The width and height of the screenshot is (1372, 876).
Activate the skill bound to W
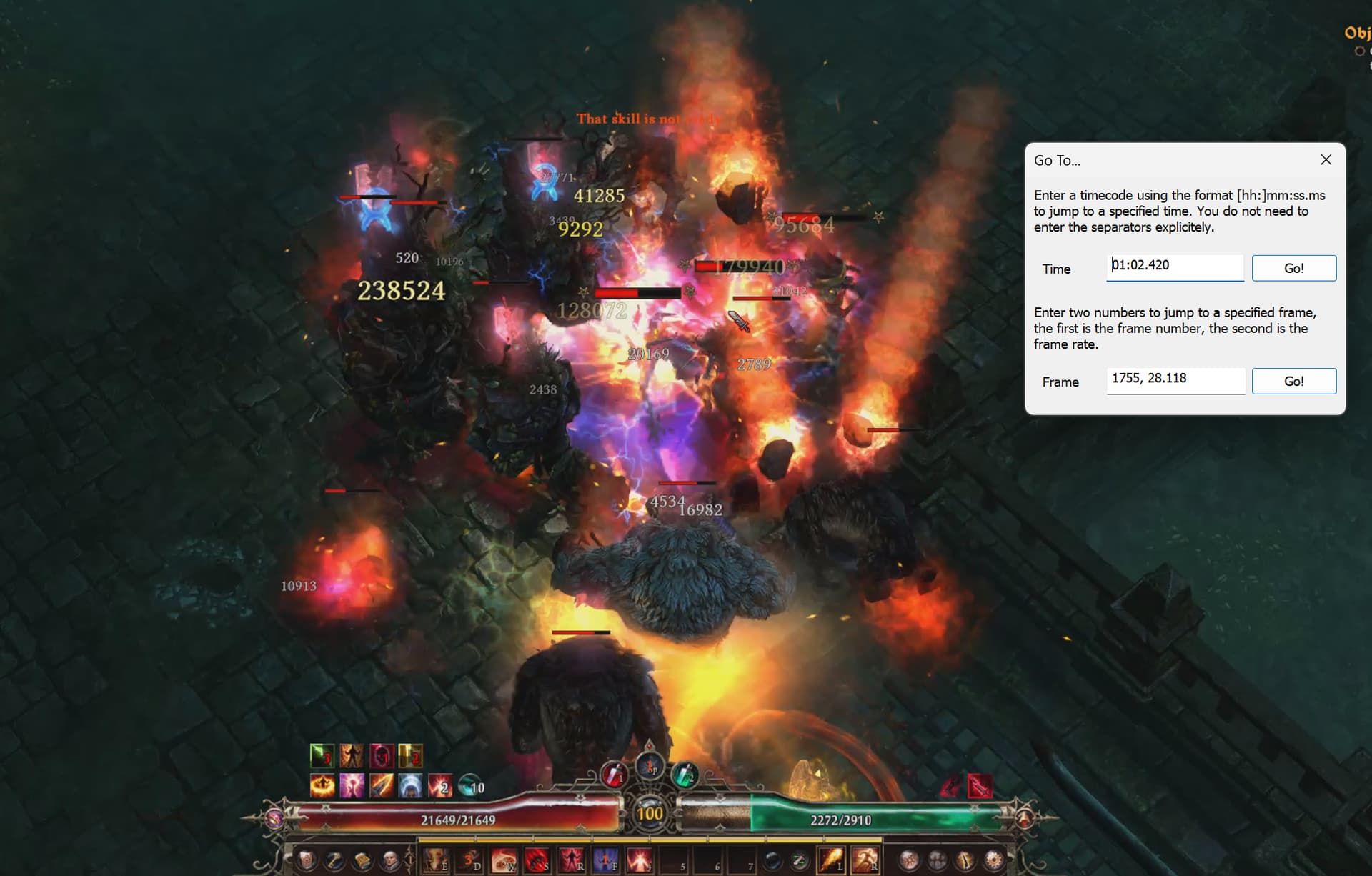(504, 860)
